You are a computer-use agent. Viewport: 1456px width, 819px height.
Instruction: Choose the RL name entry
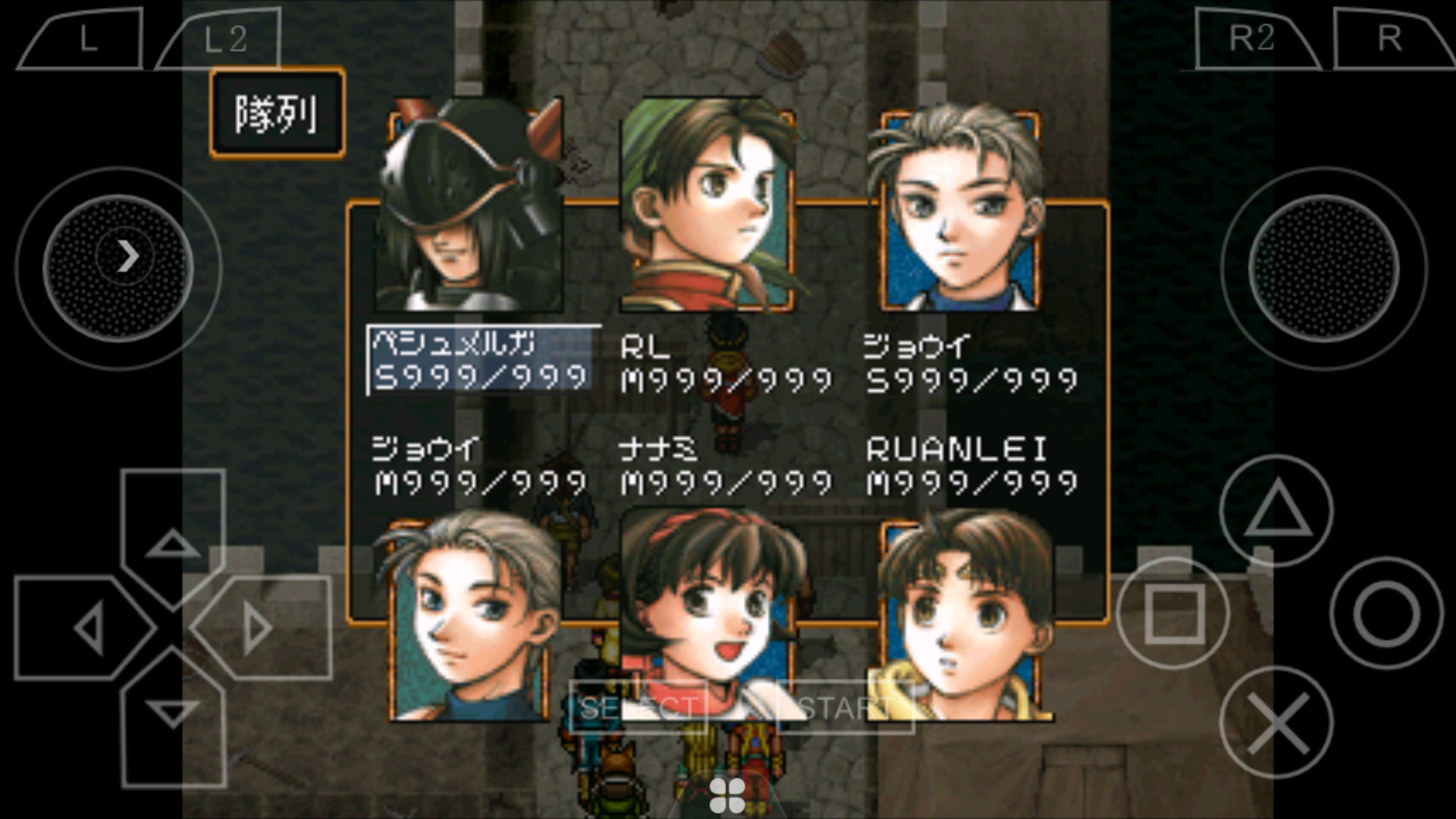click(725, 364)
